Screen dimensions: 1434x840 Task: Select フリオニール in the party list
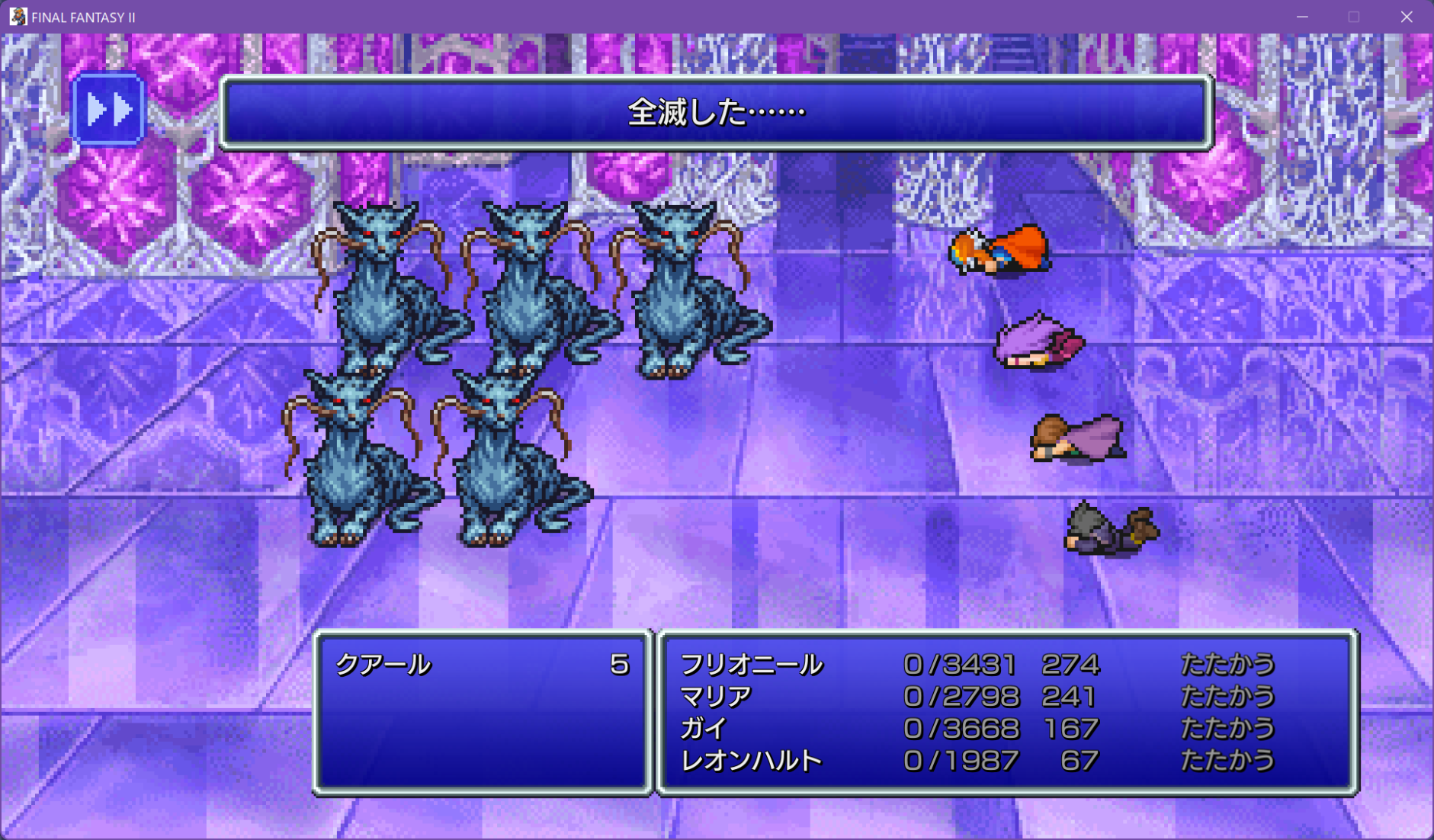751,665
